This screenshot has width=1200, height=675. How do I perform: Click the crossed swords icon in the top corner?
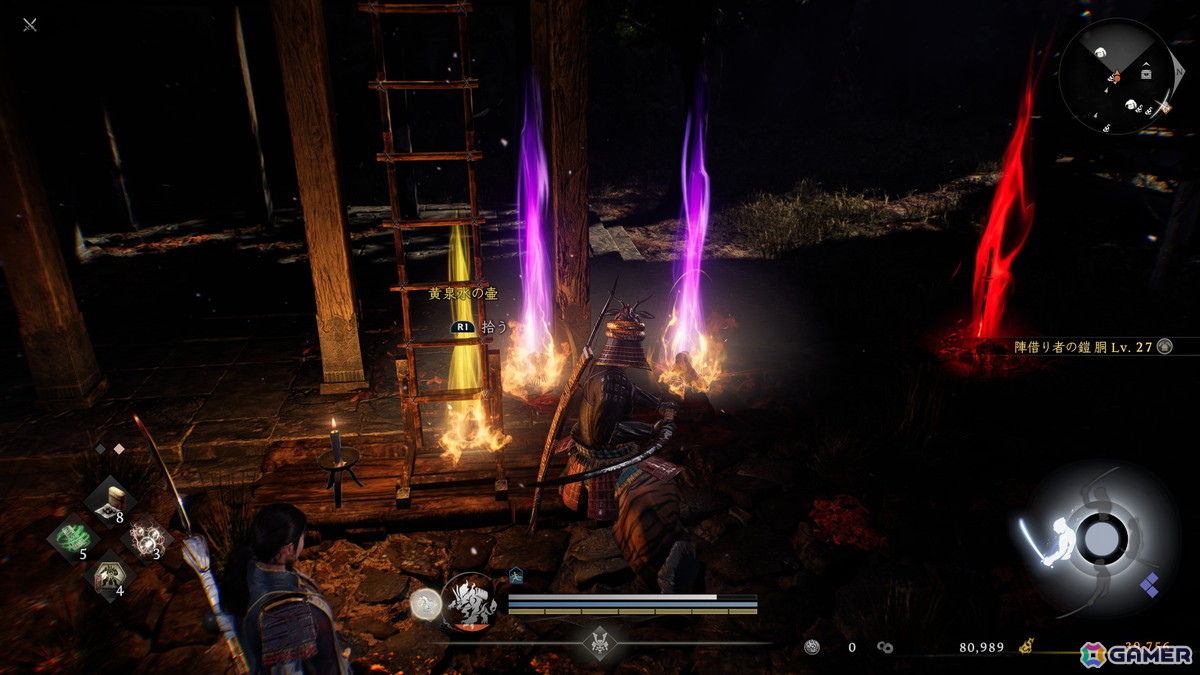[x=30, y=24]
